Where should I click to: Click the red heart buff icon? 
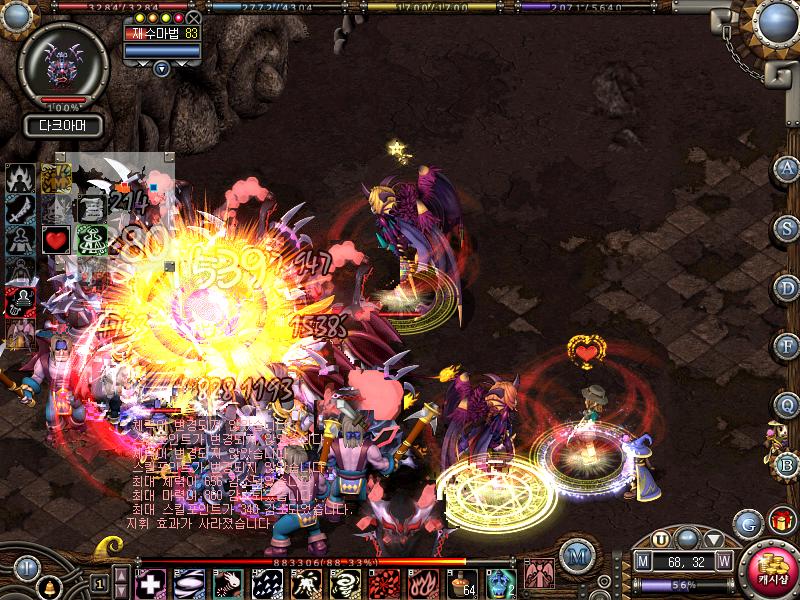[55, 240]
